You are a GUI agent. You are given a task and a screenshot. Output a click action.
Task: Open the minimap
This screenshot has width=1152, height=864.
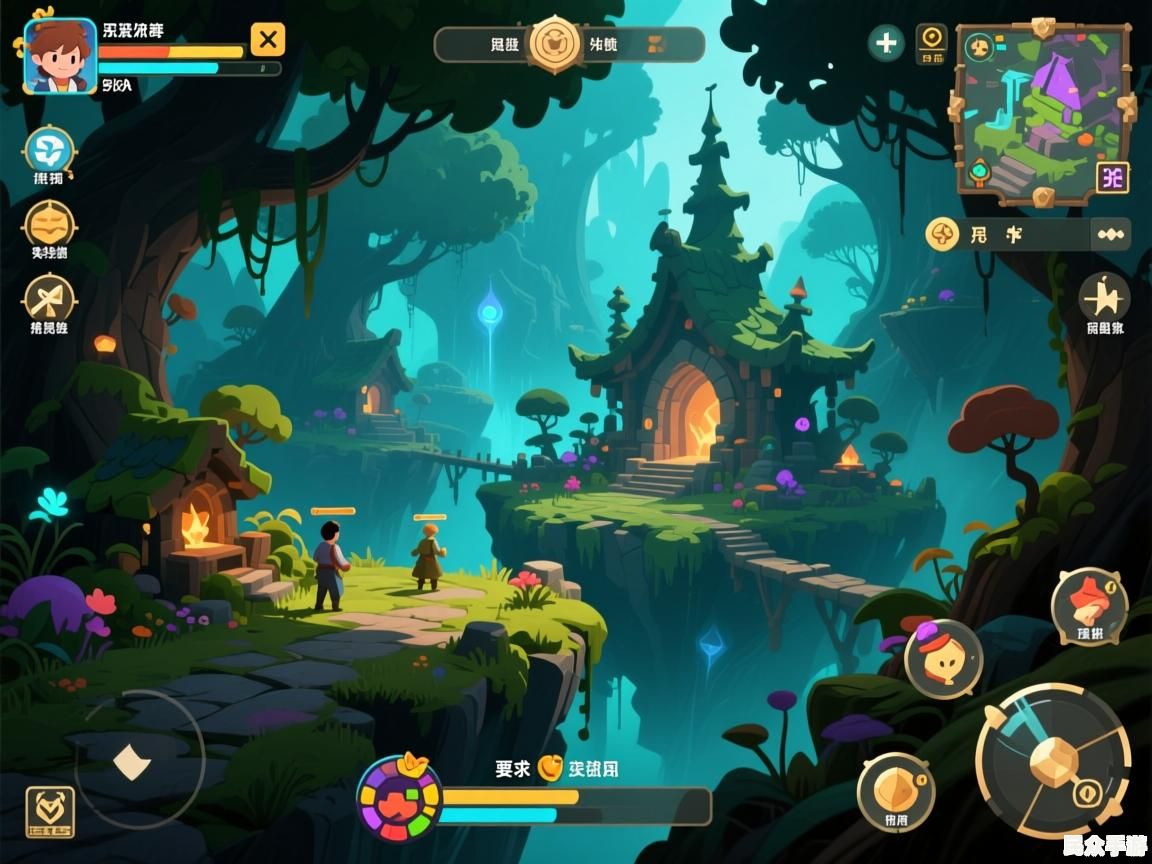coord(1041,112)
